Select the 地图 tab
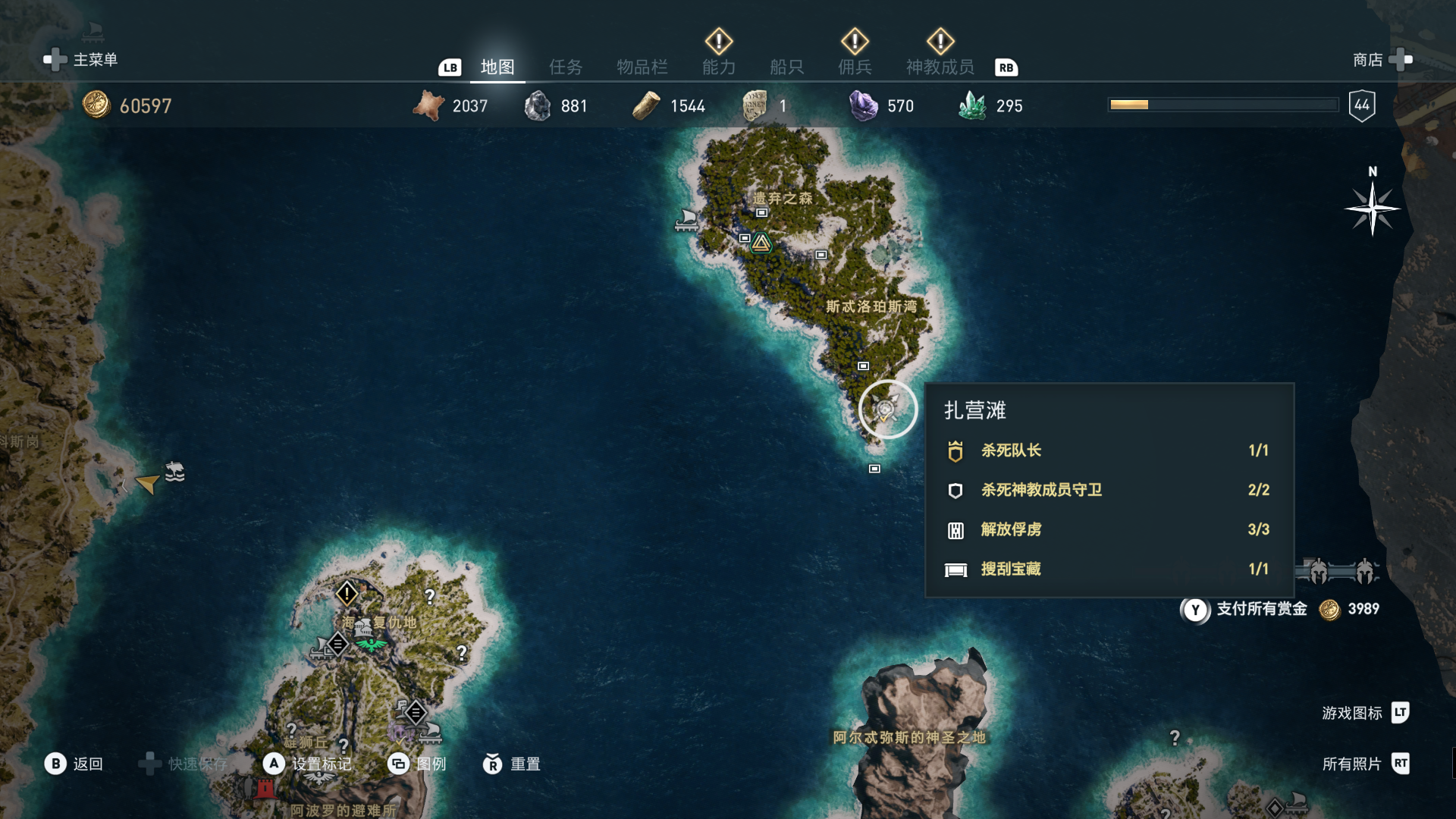1456x819 pixels. coord(497,67)
